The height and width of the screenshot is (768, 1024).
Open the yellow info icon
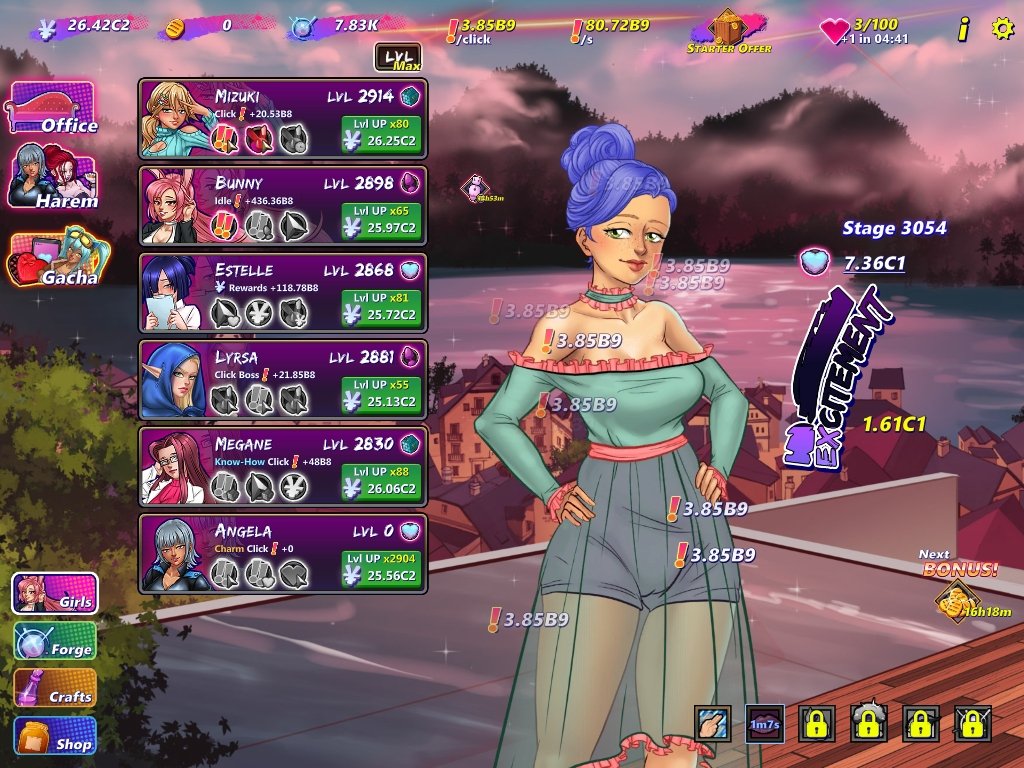click(963, 30)
